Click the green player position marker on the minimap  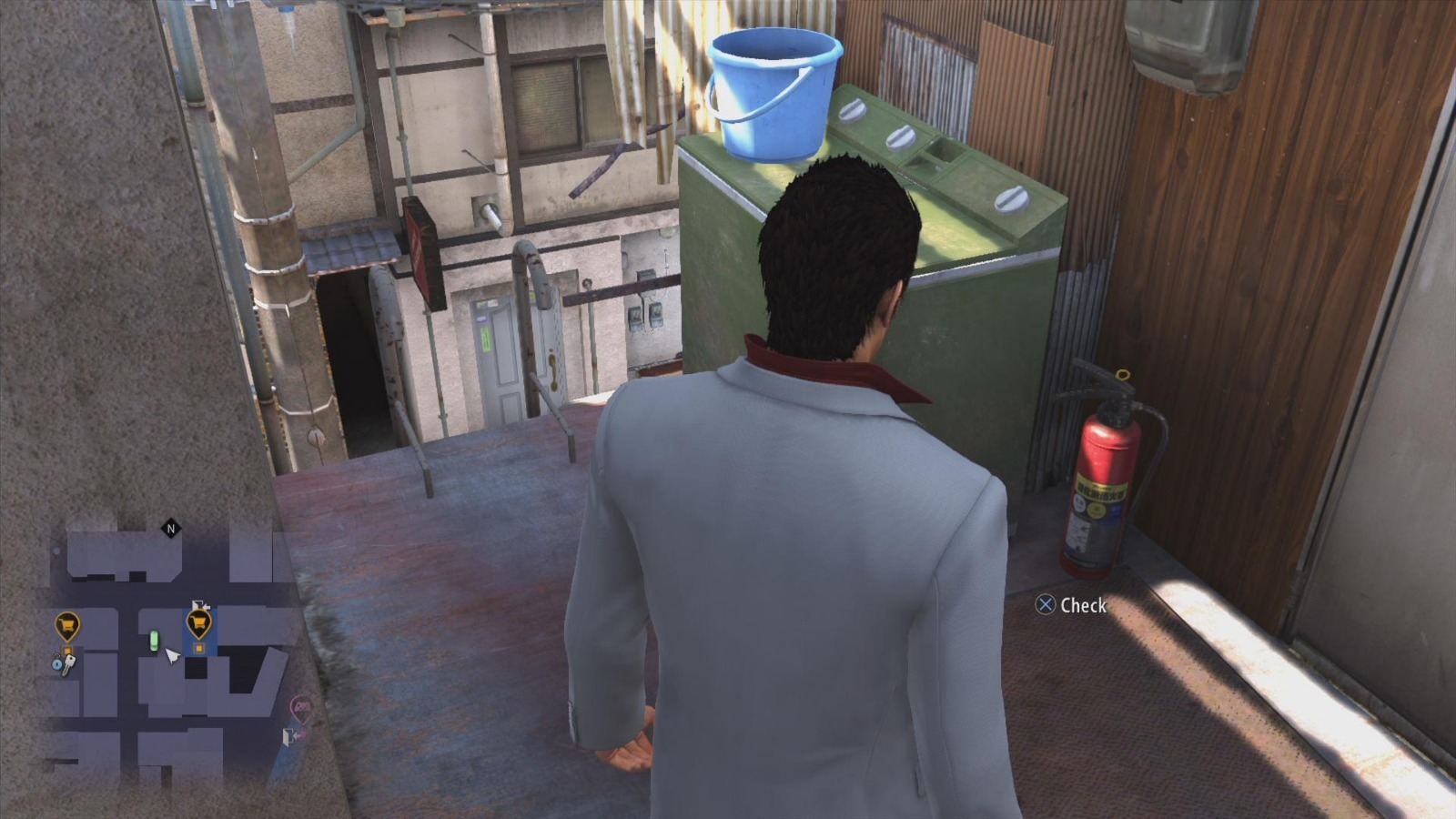155,640
